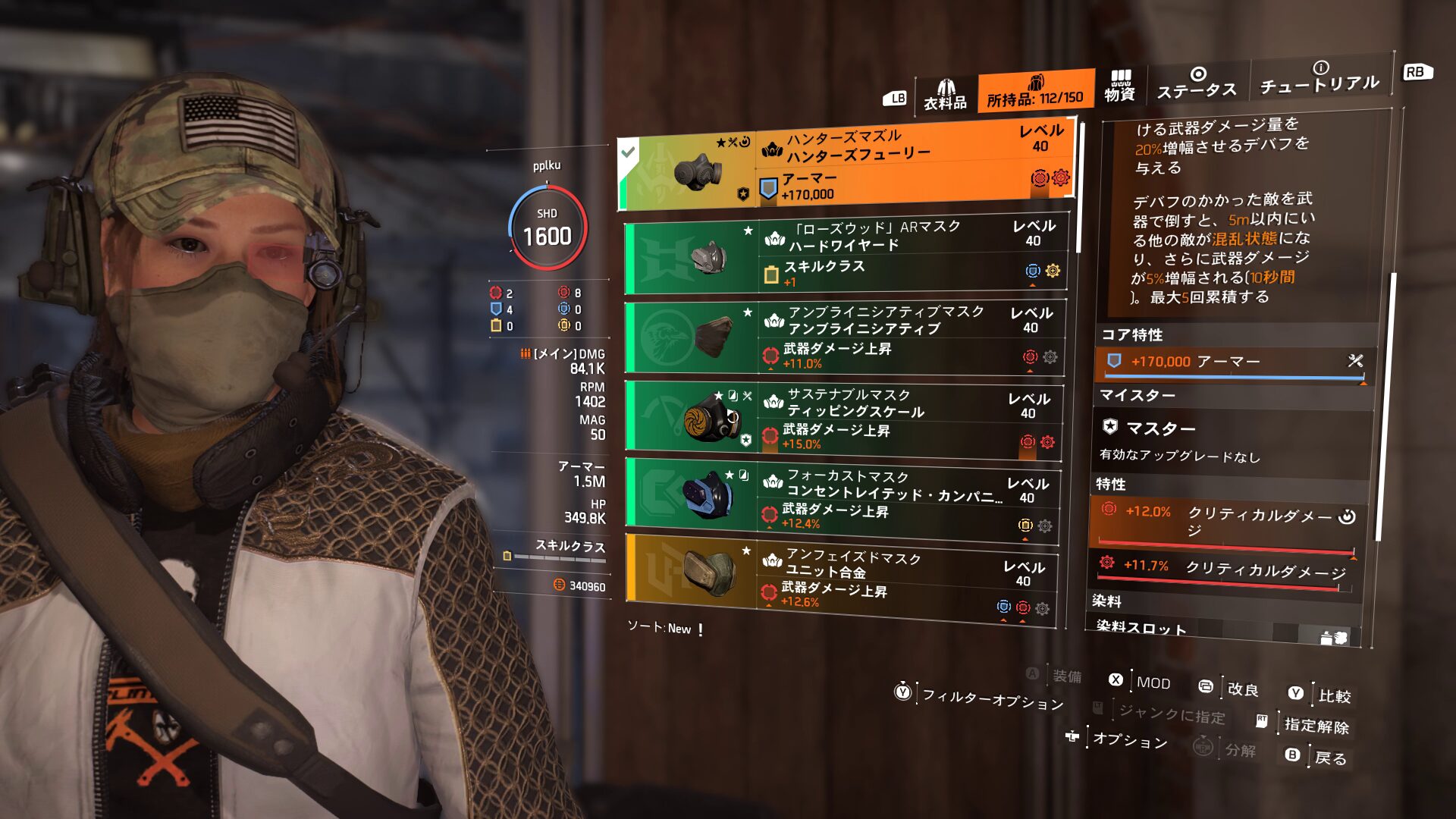Open the ステータス stats tab
1456x819 pixels.
(1197, 83)
